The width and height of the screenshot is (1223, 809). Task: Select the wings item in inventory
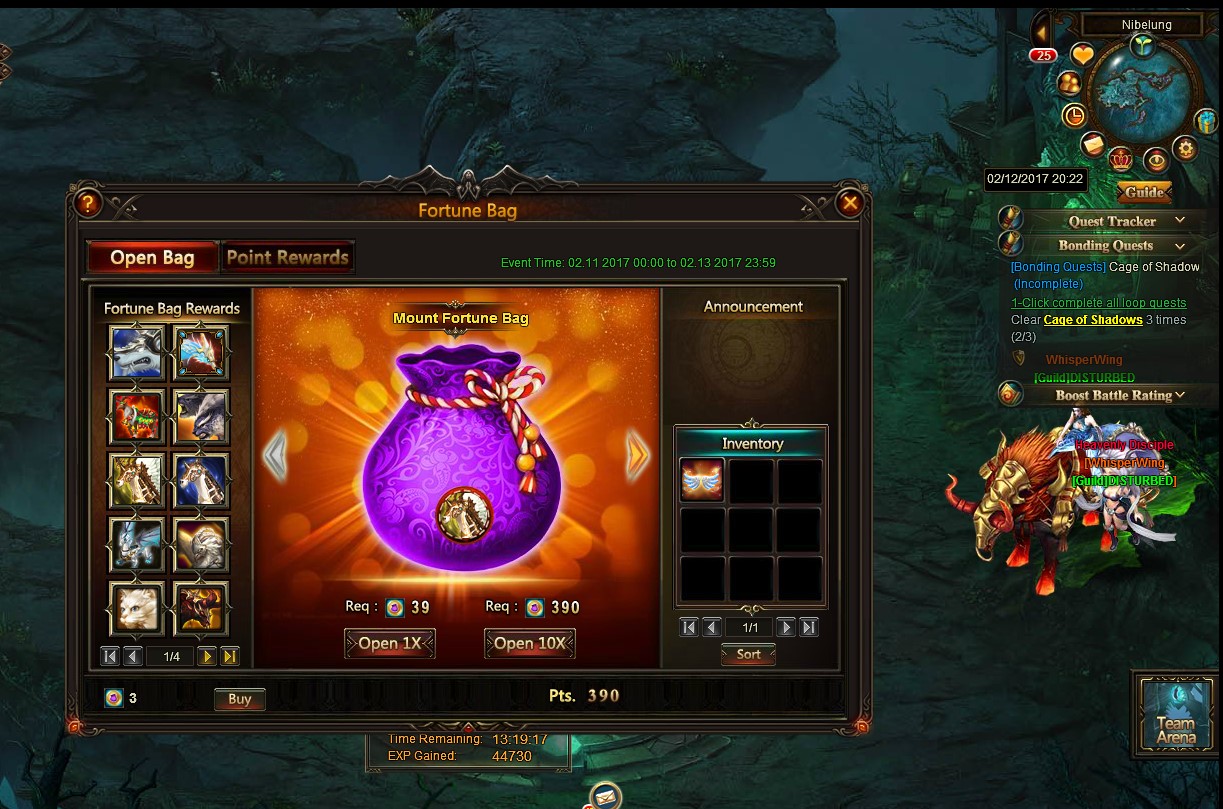click(x=702, y=481)
